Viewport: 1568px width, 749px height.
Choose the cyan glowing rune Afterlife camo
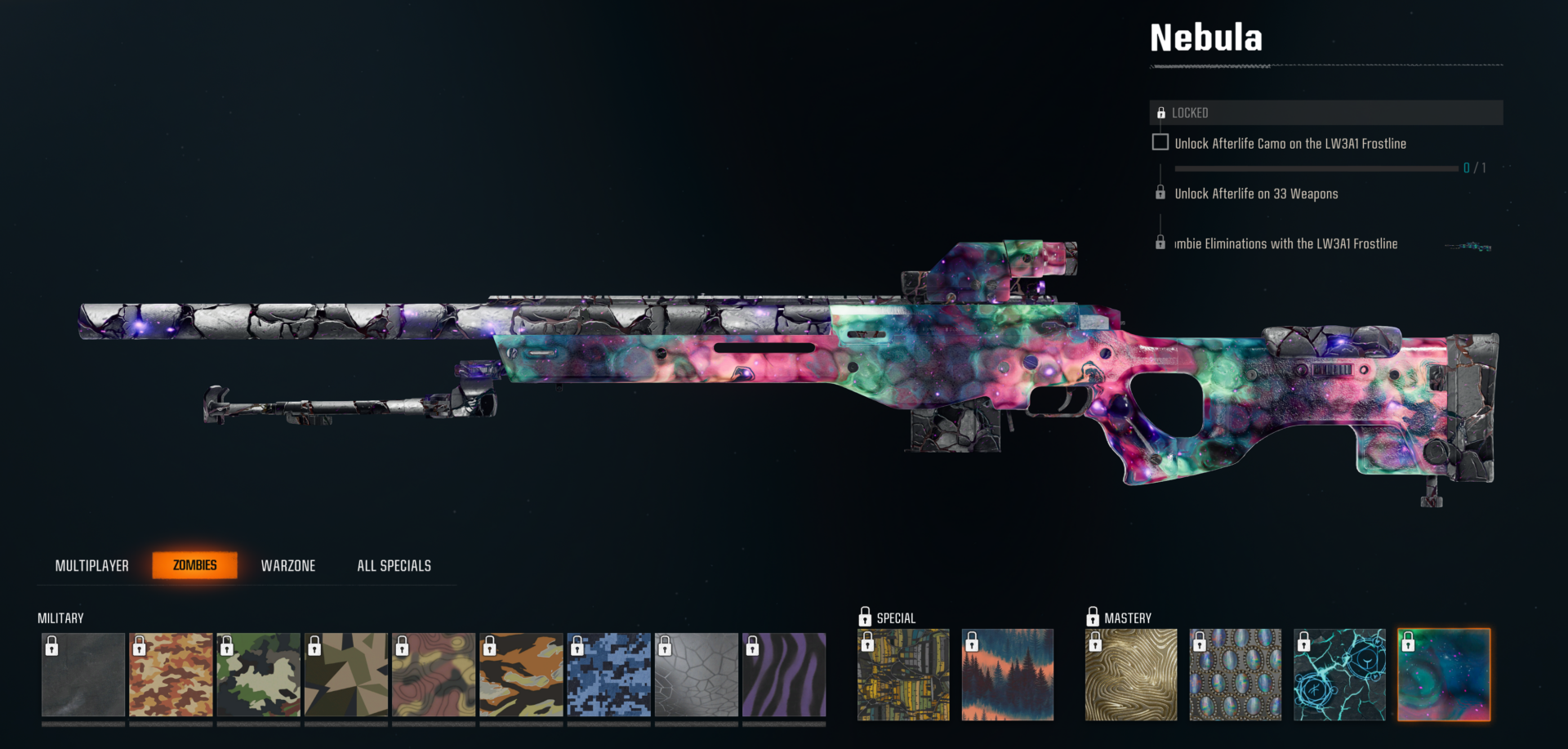point(1340,675)
